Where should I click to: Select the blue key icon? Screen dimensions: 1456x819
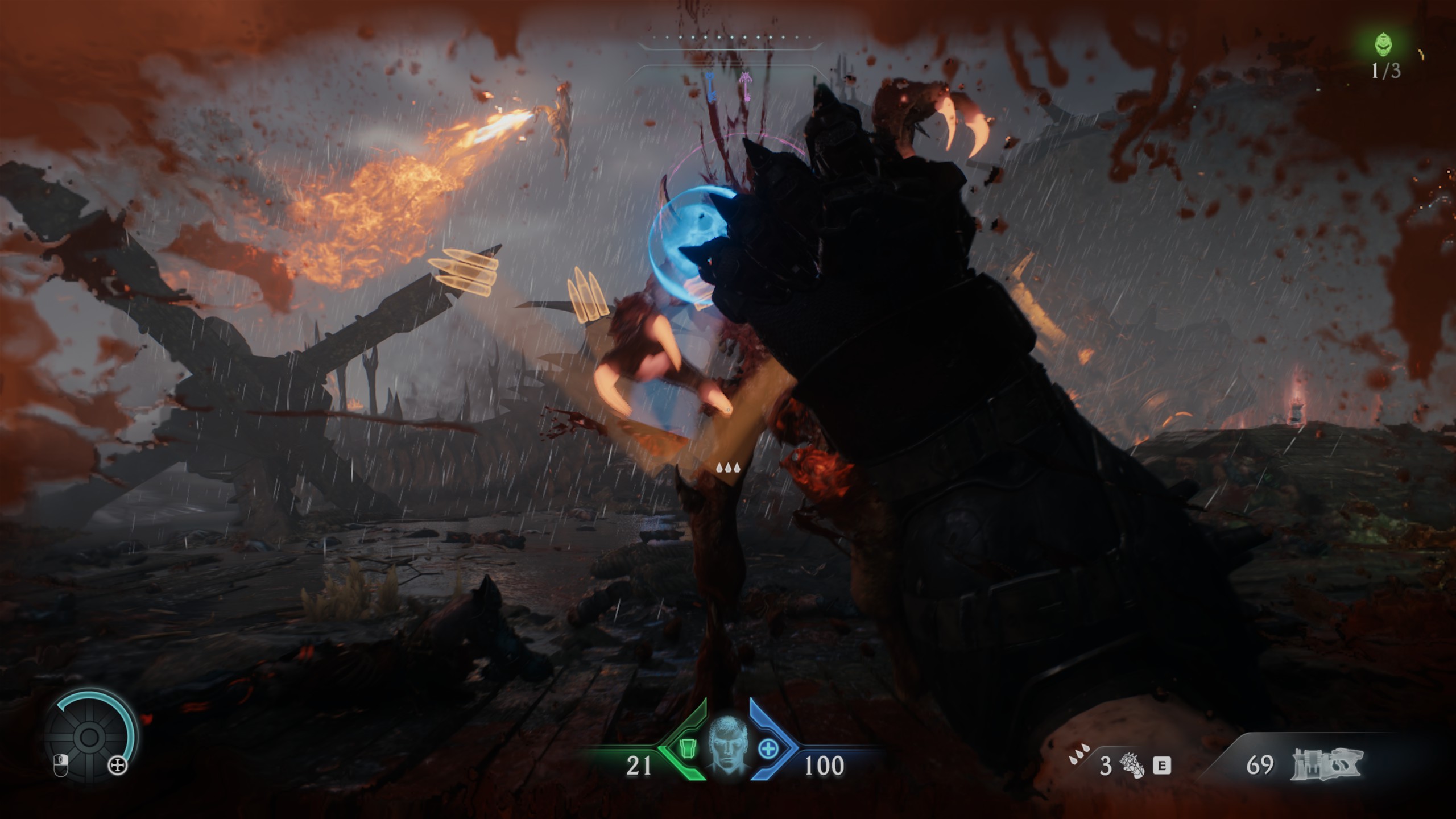tap(710, 87)
